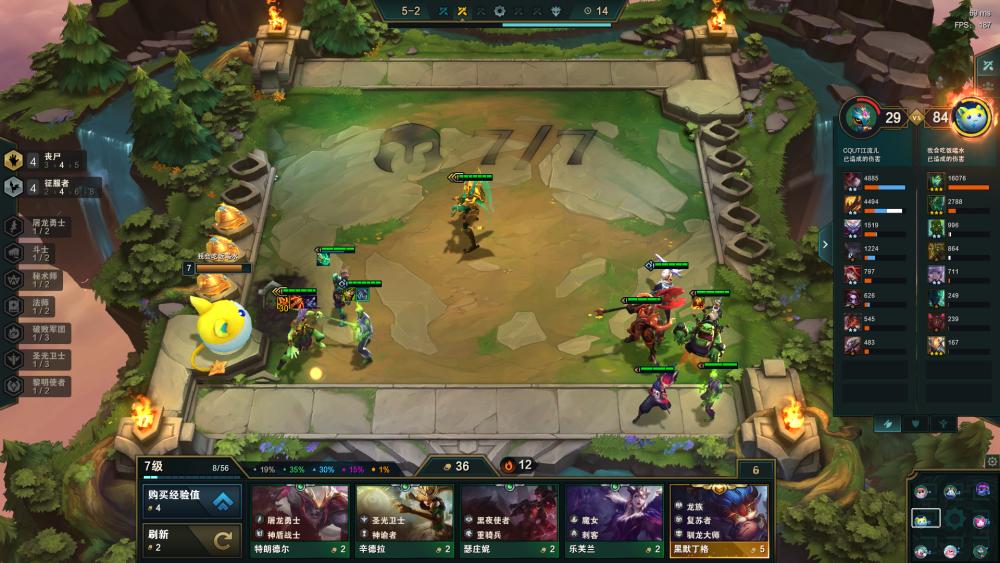Switch to the damage dealt tab

click(886, 424)
